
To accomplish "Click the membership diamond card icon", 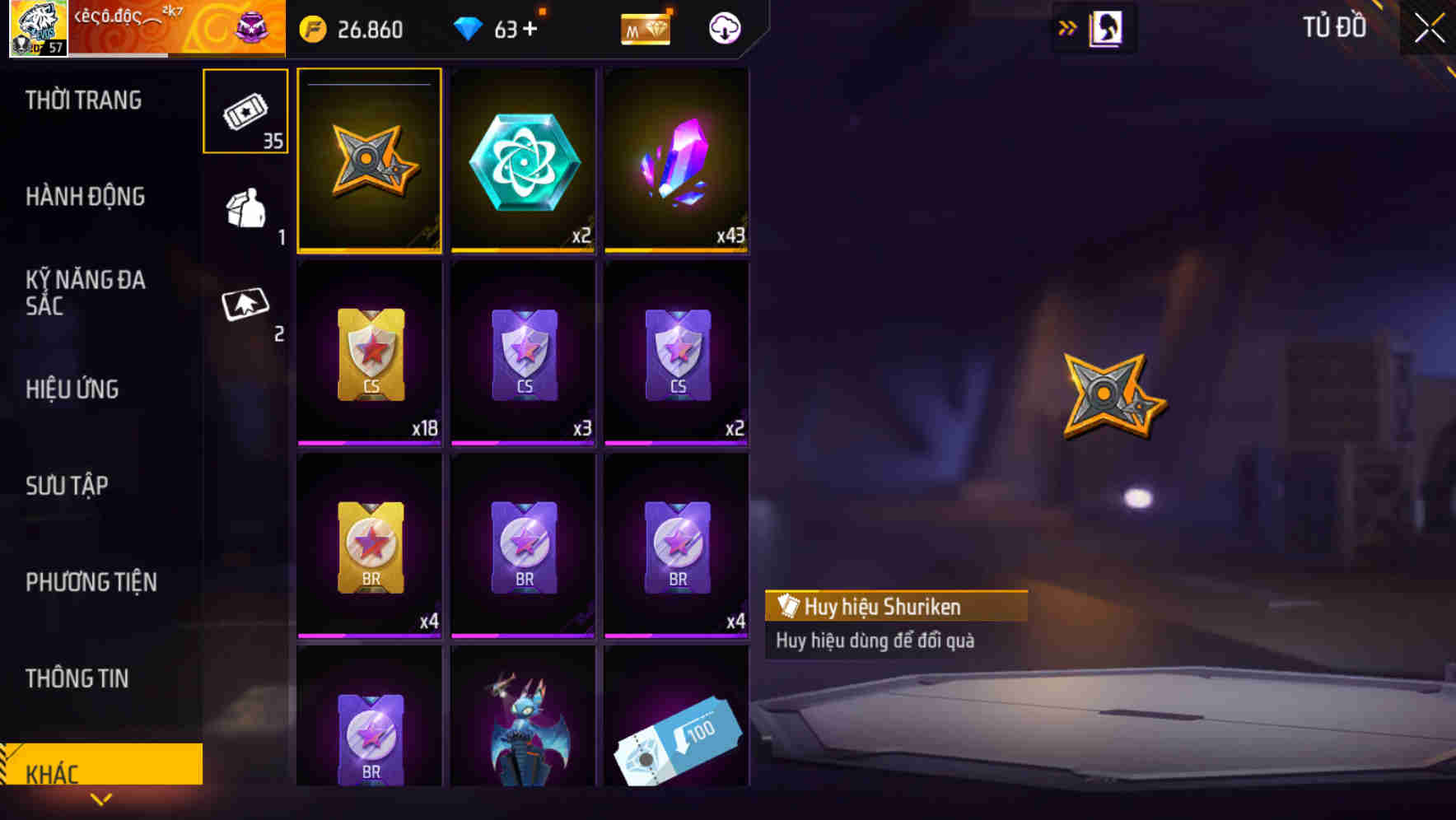I will [x=646, y=29].
